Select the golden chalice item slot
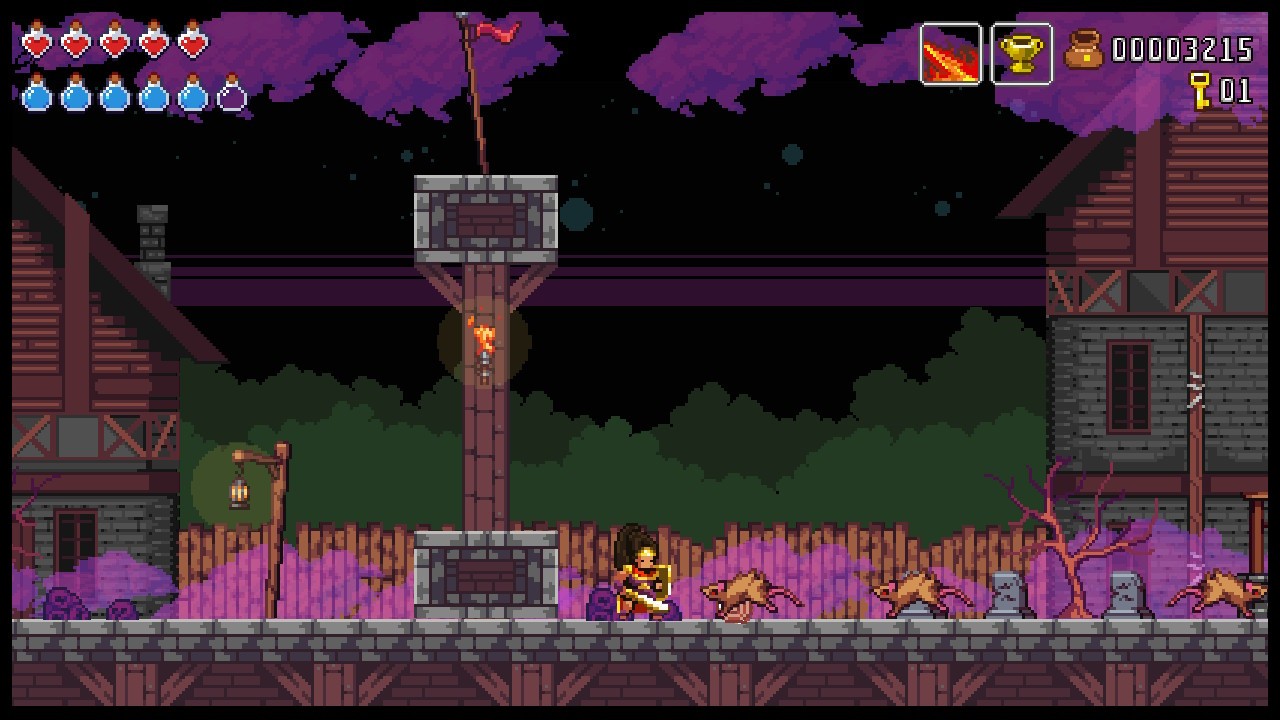The height and width of the screenshot is (720, 1280). [1021, 54]
